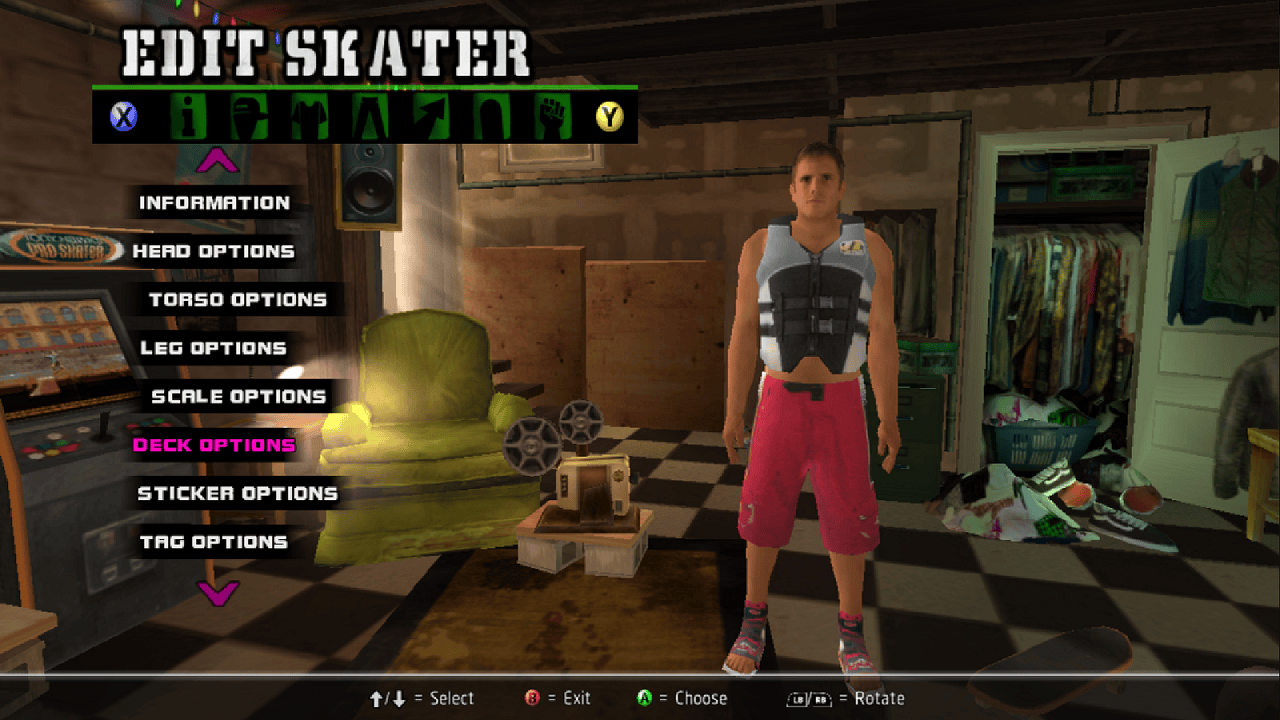Viewport: 1280px width, 720px height.
Task: Select the highlighted Deck Options entry
Action: [214, 445]
